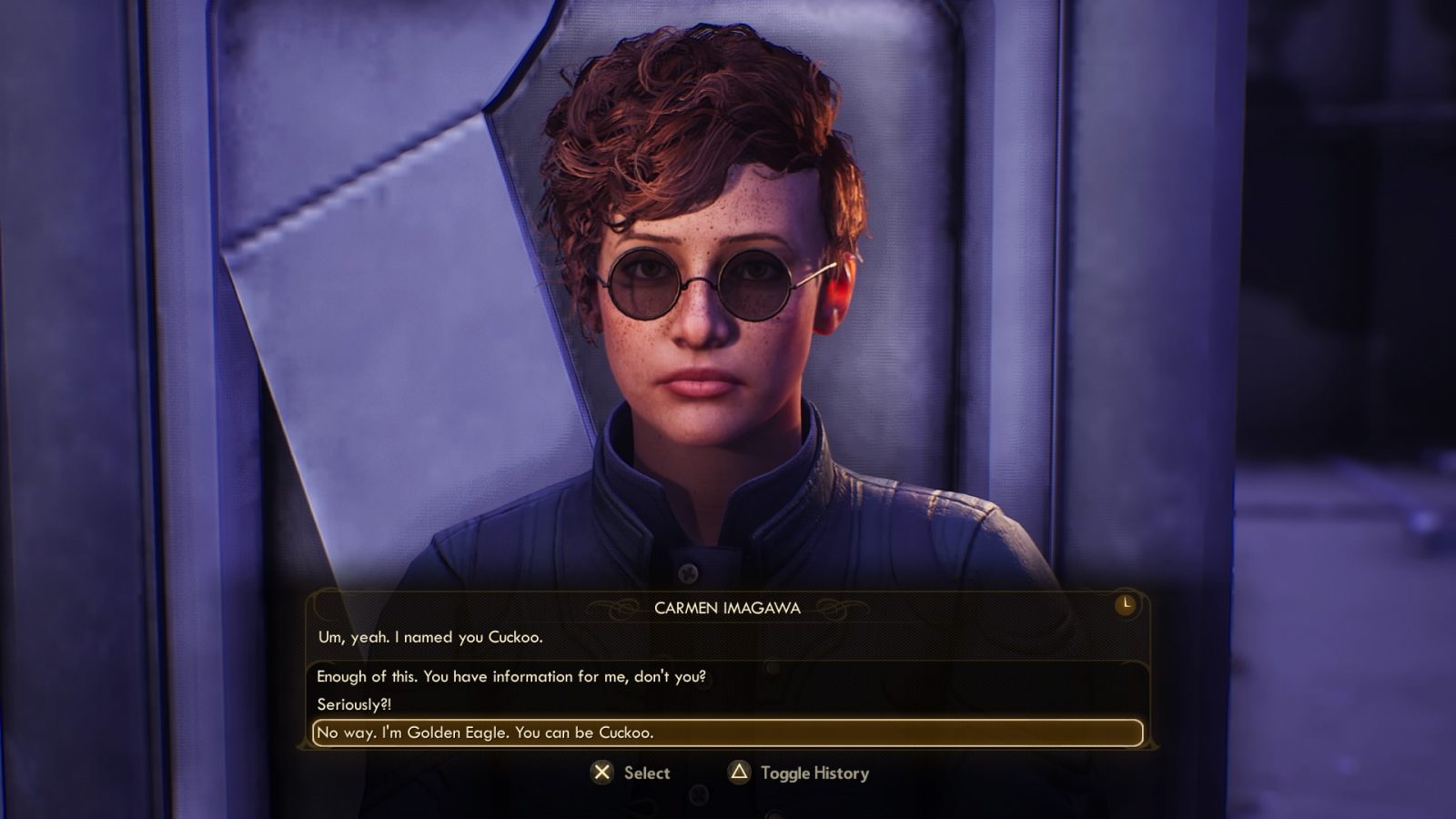Choose the "Enough of this" reply
Screen dimensions: 1456x819
(x=511, y=676)
